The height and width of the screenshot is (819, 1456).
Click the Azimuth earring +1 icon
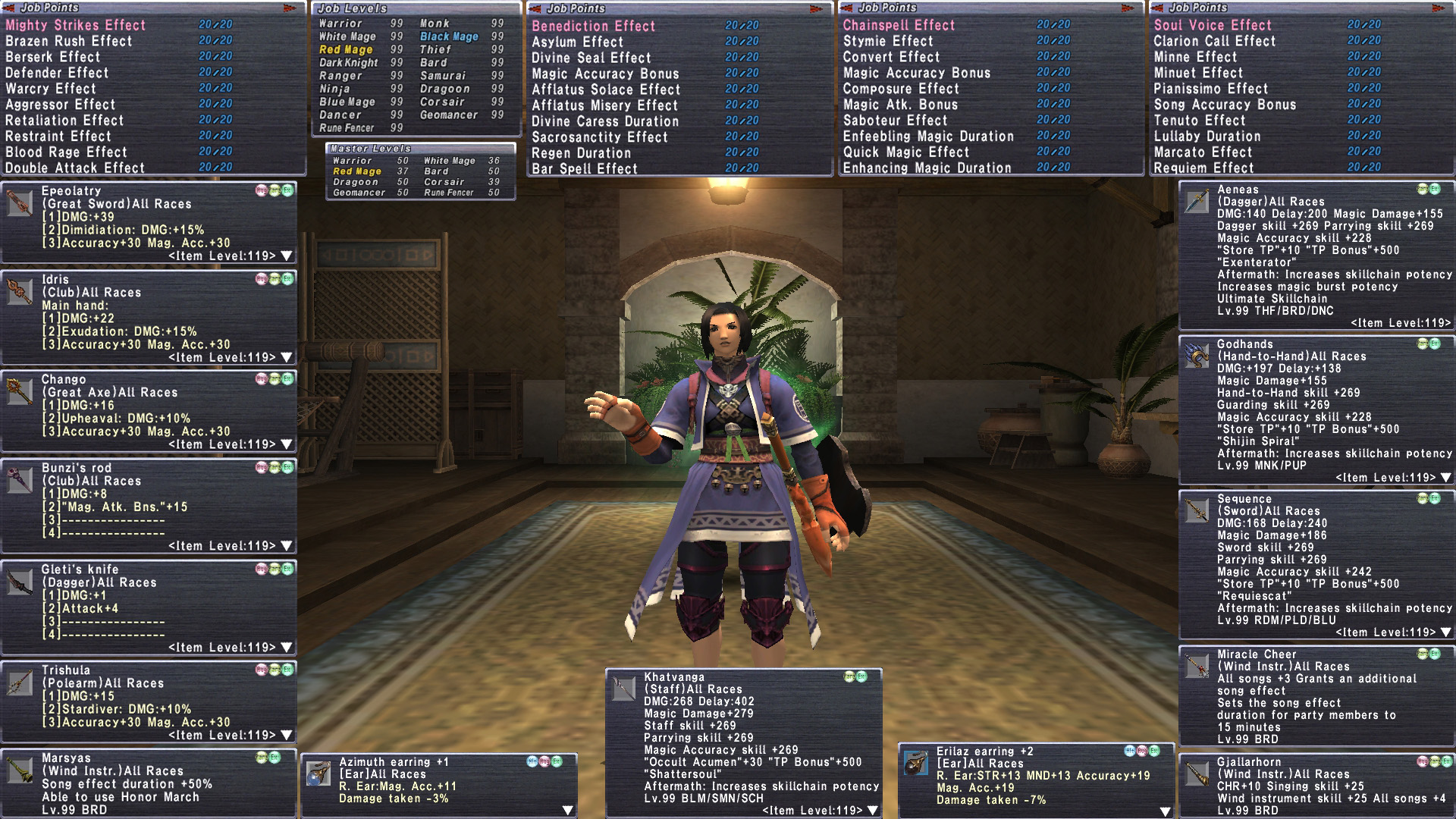318,773
